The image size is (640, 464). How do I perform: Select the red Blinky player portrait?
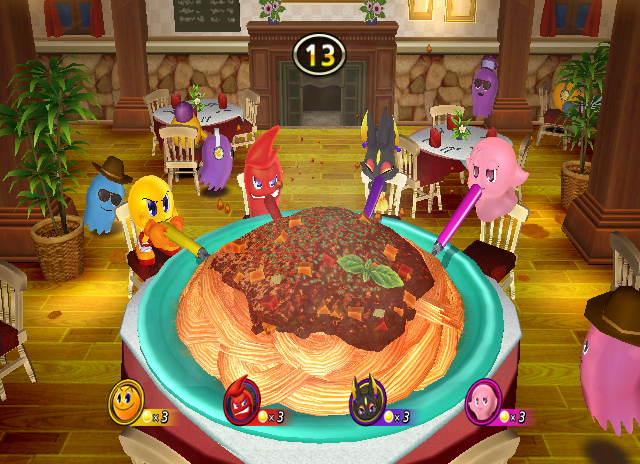pyautogui.click(x=242, y=405)
